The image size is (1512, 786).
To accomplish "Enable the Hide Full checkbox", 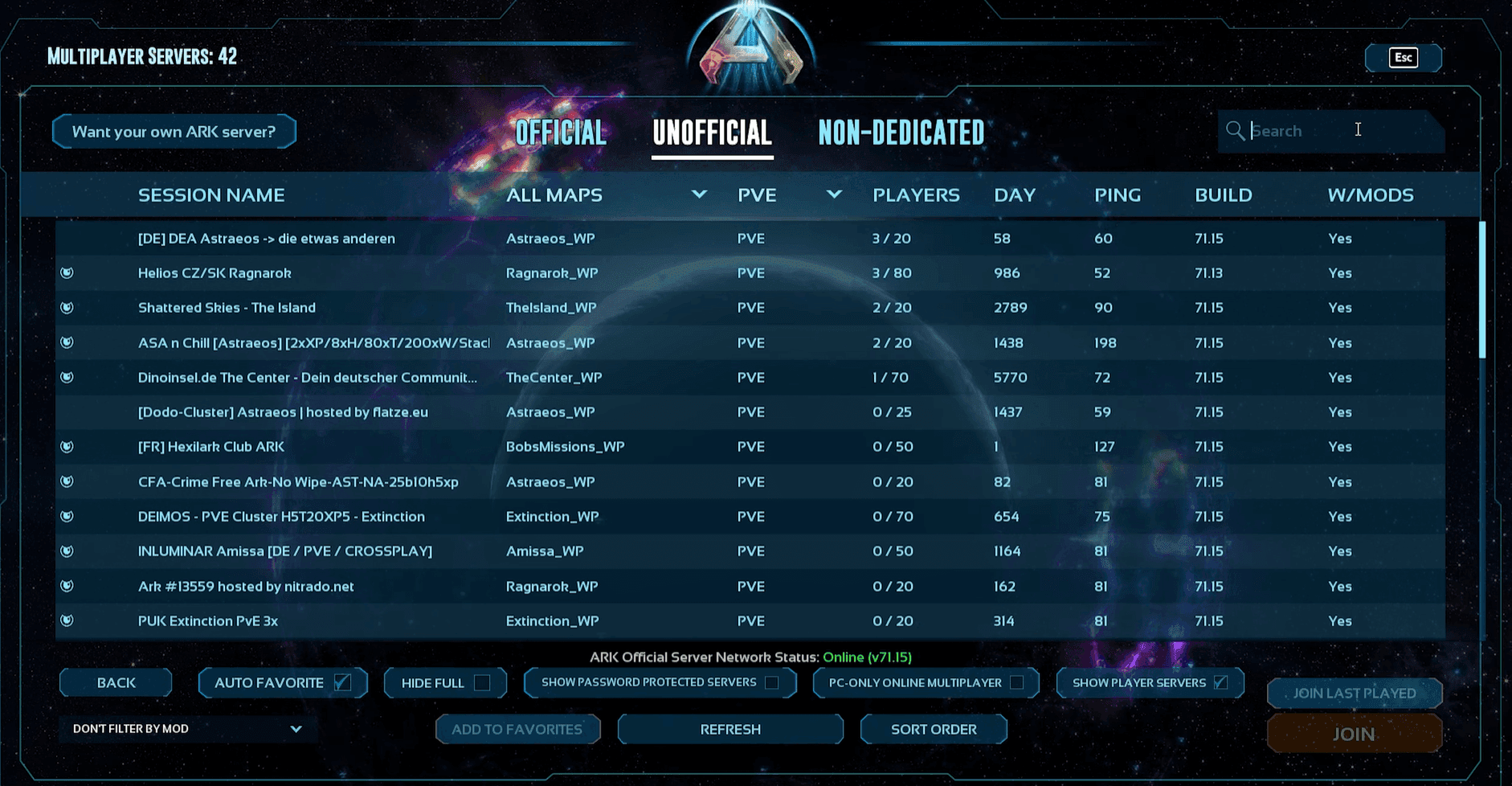I will coord(482,683).
